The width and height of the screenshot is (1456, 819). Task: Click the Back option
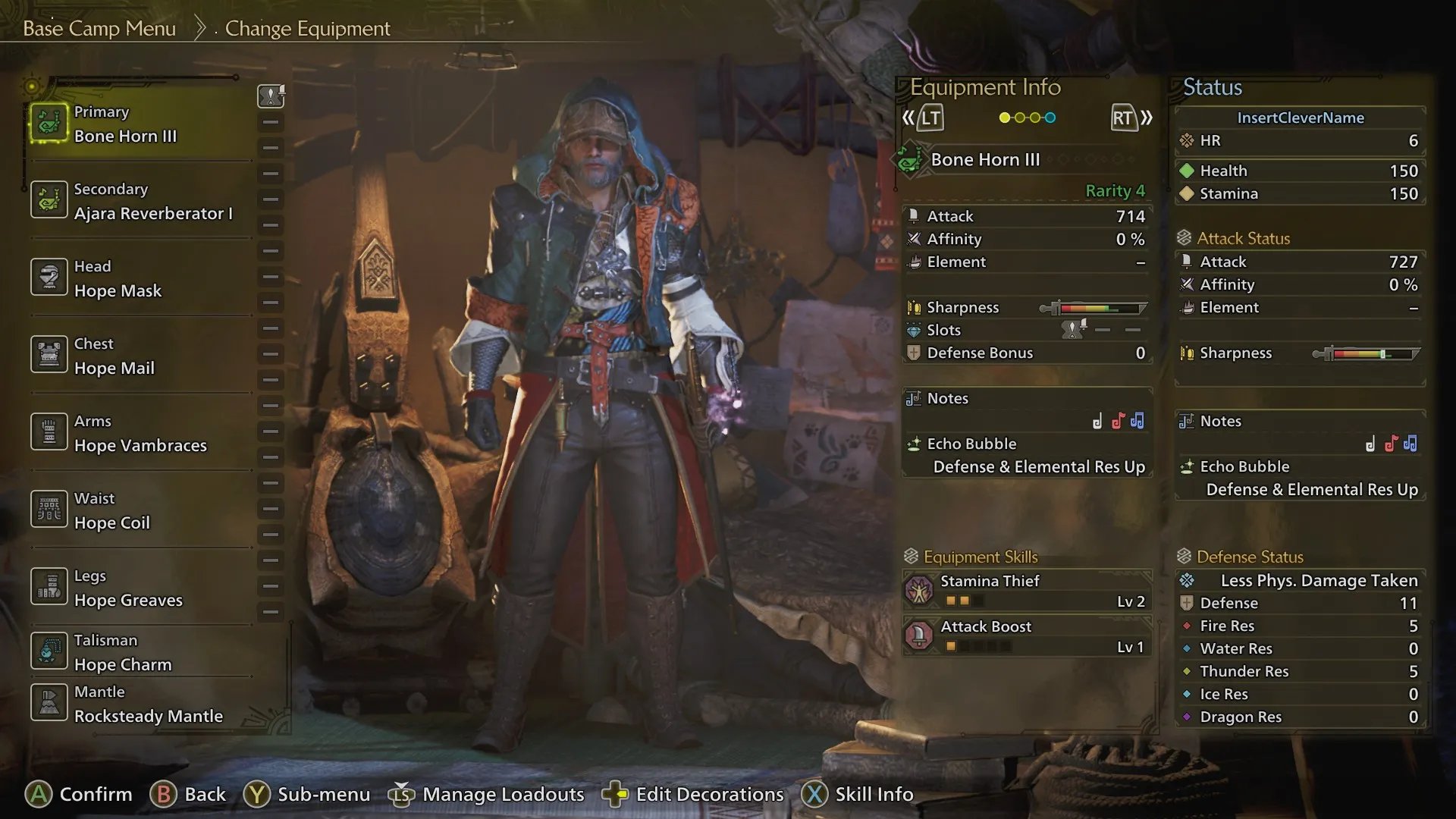tap(188, 794)
